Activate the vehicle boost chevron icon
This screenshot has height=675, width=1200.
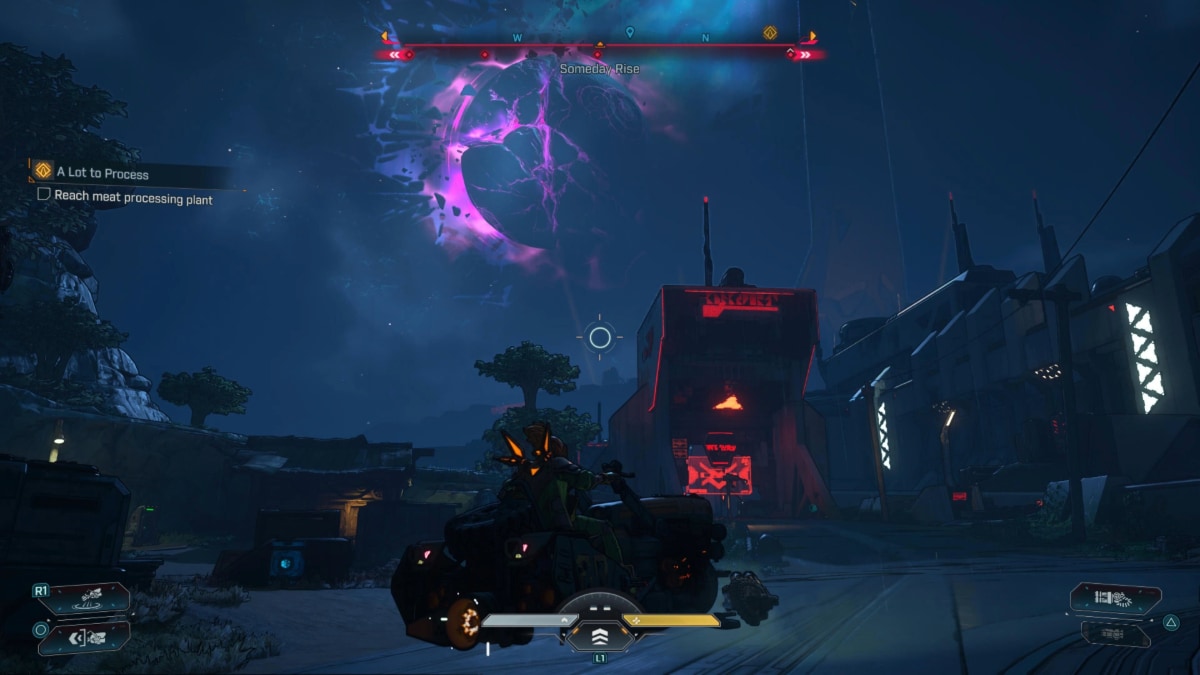click(600, 635)
